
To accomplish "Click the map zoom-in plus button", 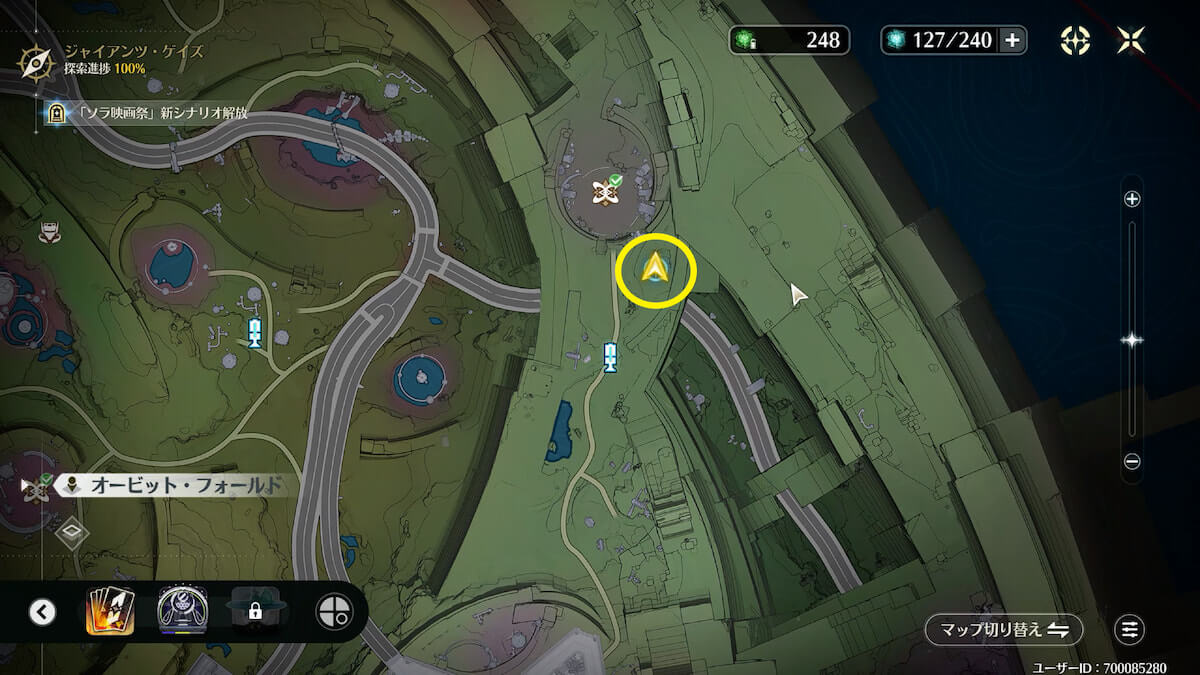I will point(1132,199).
